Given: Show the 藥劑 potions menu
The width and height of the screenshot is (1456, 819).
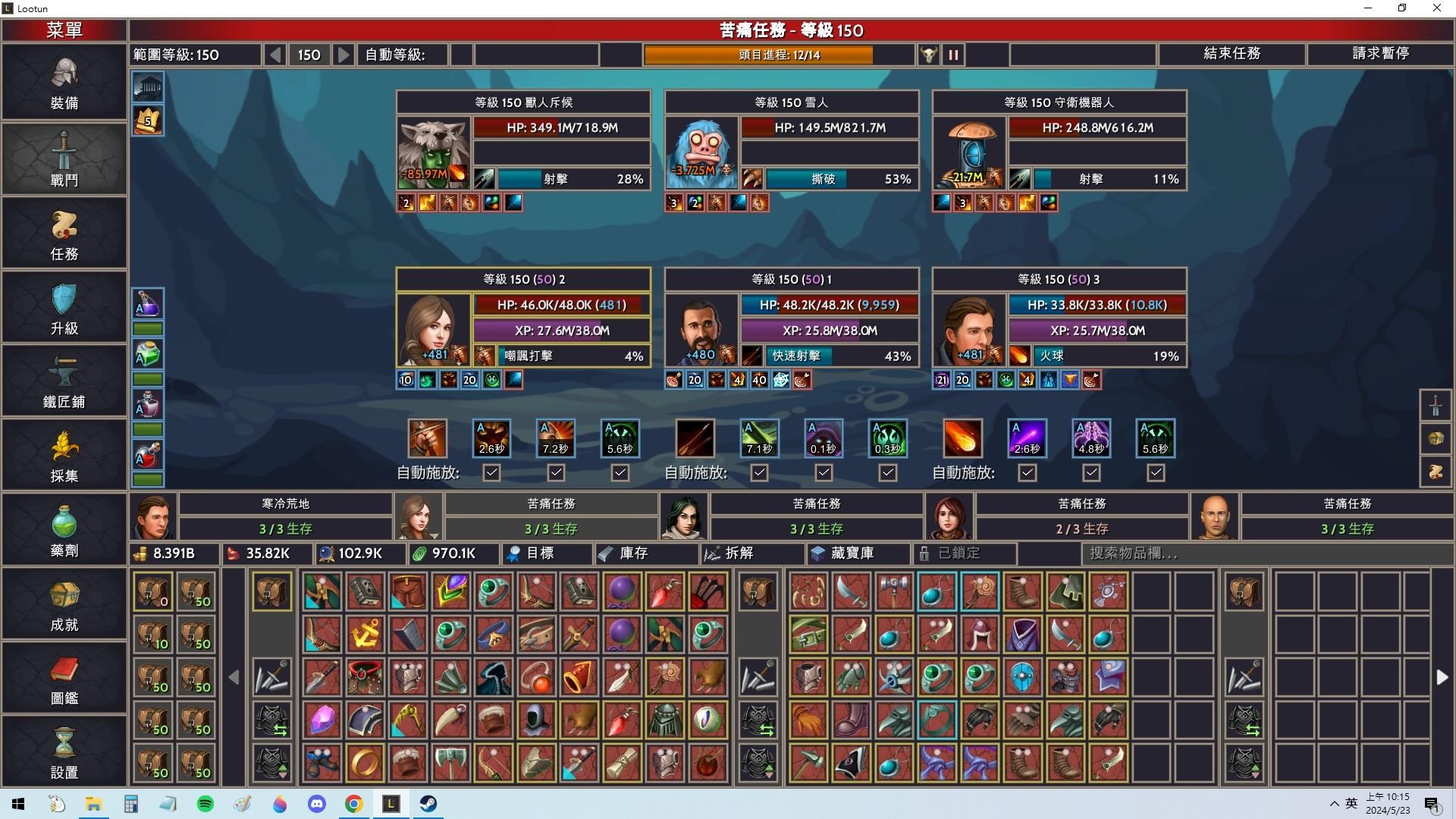Looking at the screenshot, I should coord(64,530).
